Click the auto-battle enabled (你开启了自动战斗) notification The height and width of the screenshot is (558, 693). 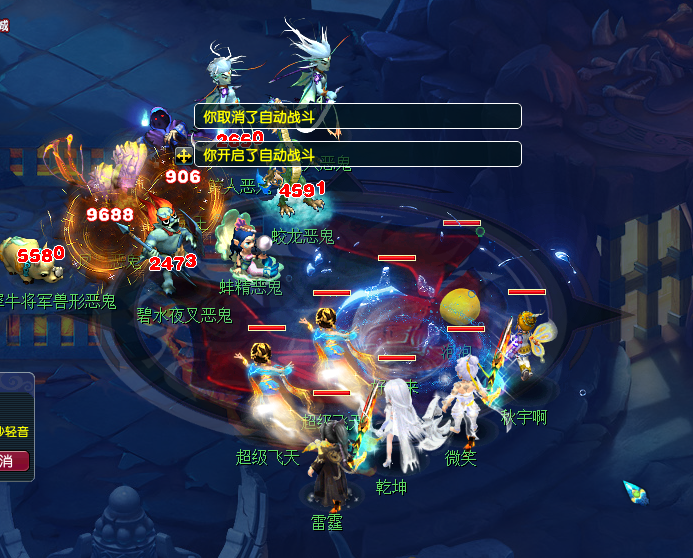[357, 154]
